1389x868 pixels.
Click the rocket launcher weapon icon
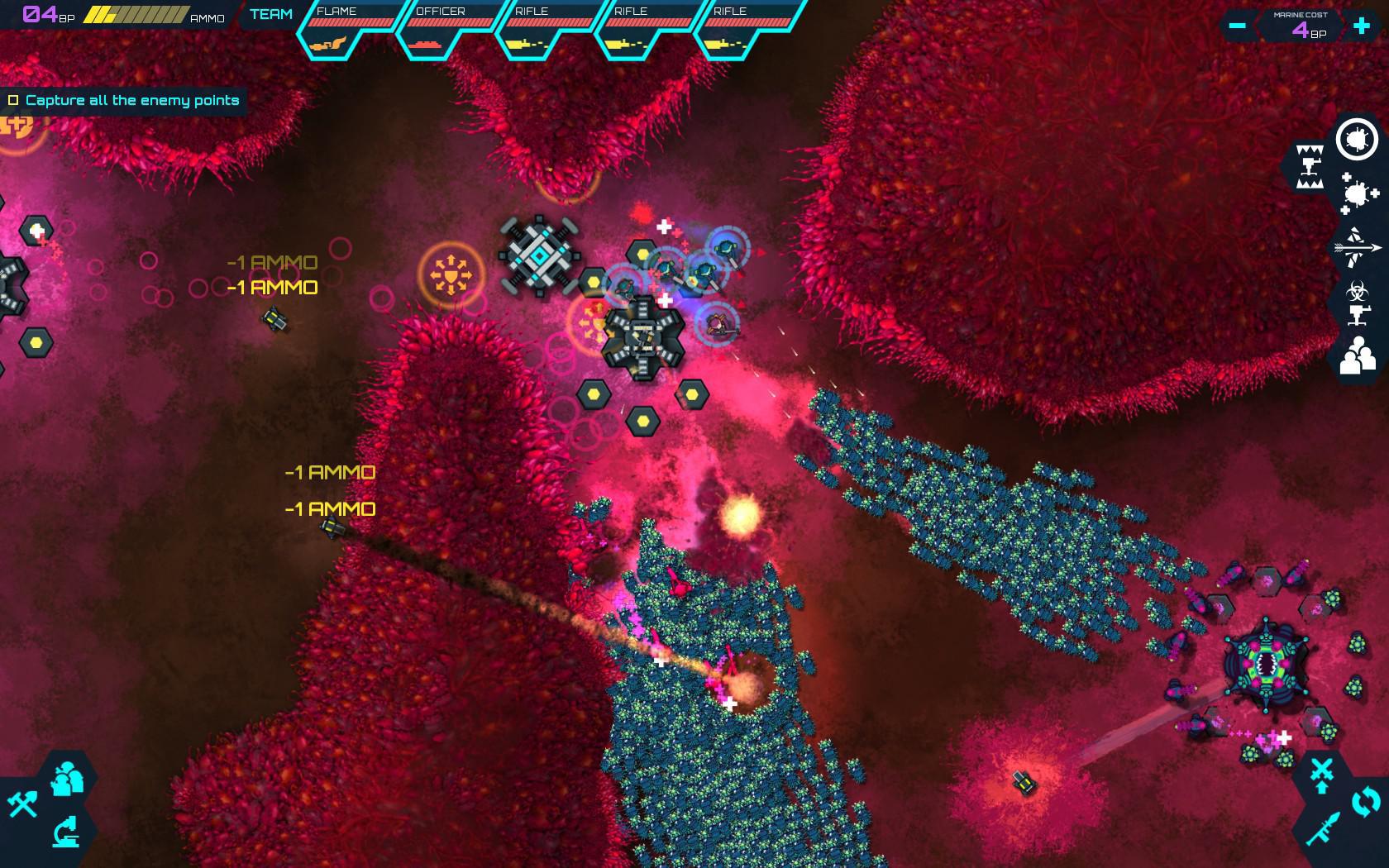pos(1324,827)
